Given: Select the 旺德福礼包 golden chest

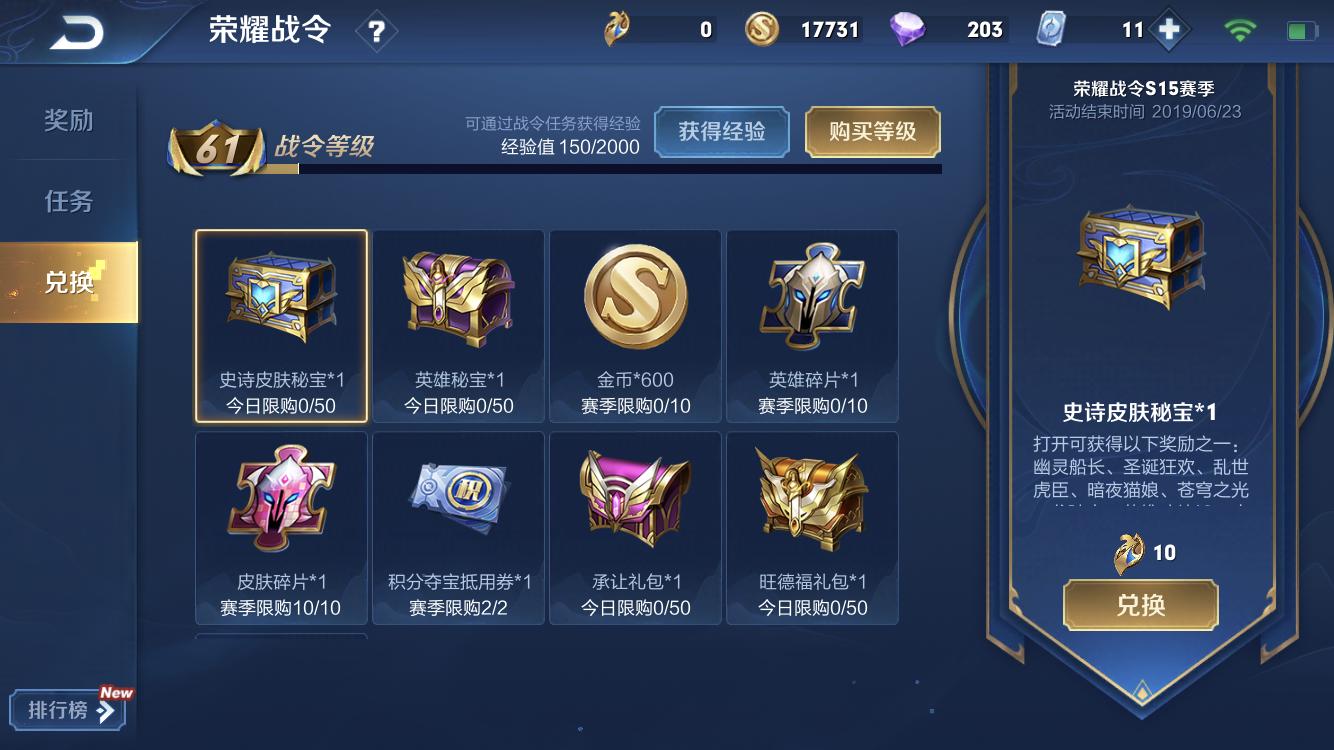Looking at the screenshot, I should pyautogui.click(x=812, y=528).
